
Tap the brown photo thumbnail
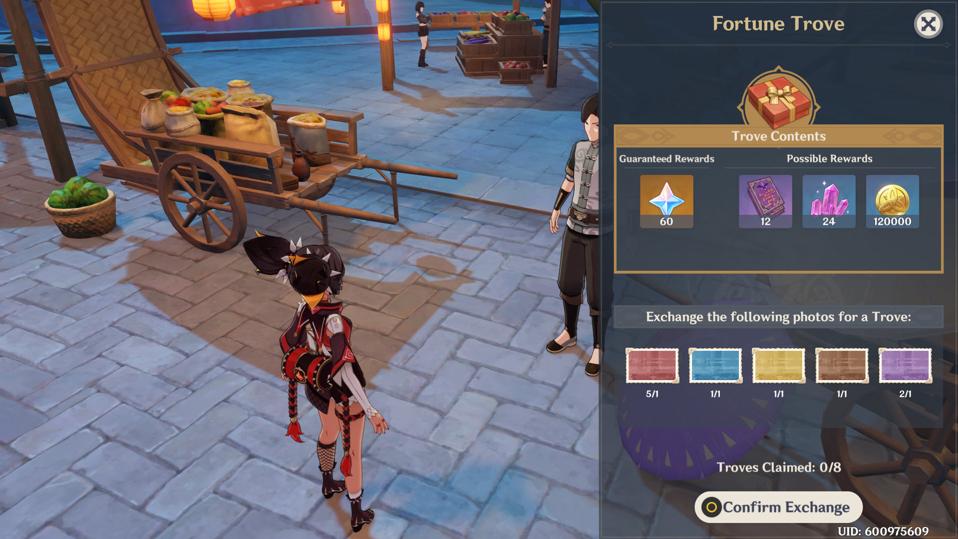pyautogui.click(x=841, y=365)
